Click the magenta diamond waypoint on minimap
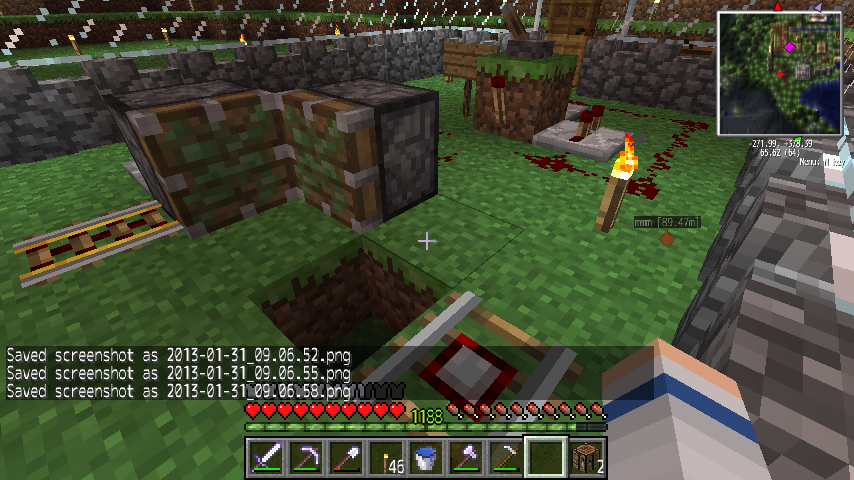The image size is (854, 480). tap(790, 47)
